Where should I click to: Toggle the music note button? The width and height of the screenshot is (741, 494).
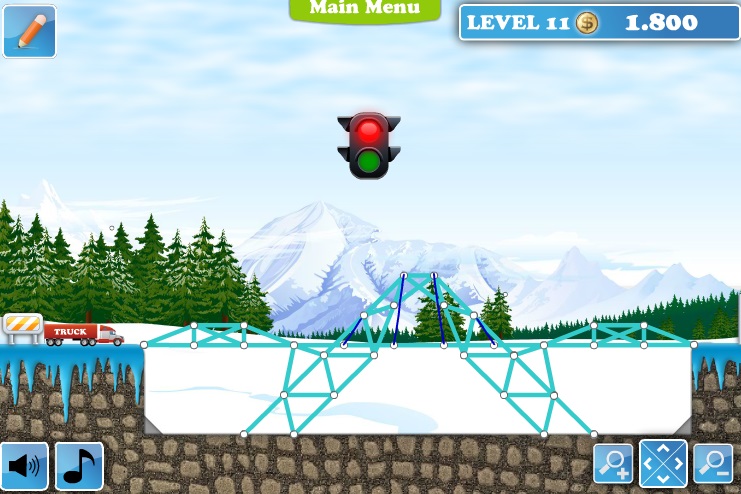(x=80, y=466)
